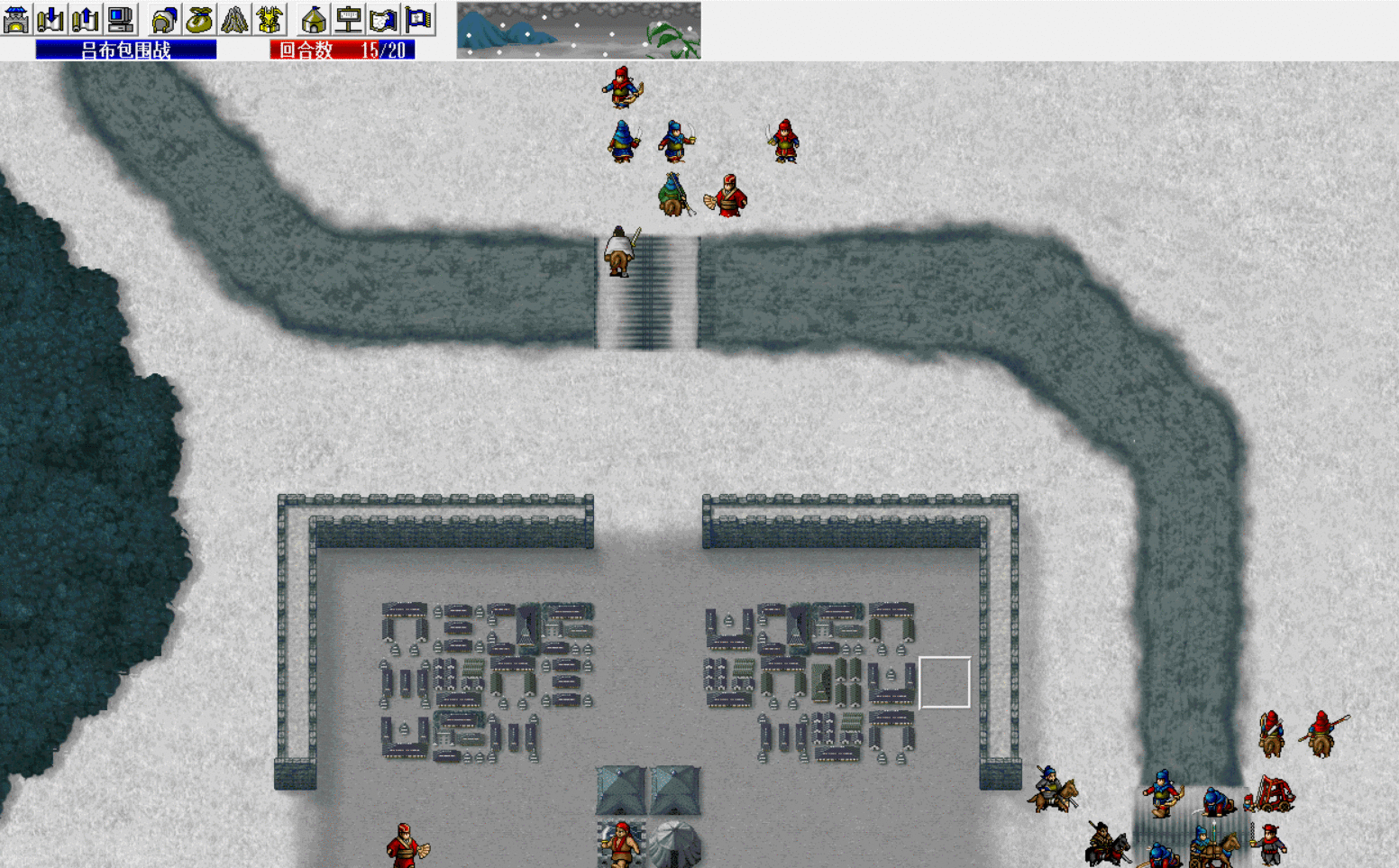Open supplies with the money bag icon
Image resolution: width=1399 pixels, height=868 pixels.
pos(199,17)
